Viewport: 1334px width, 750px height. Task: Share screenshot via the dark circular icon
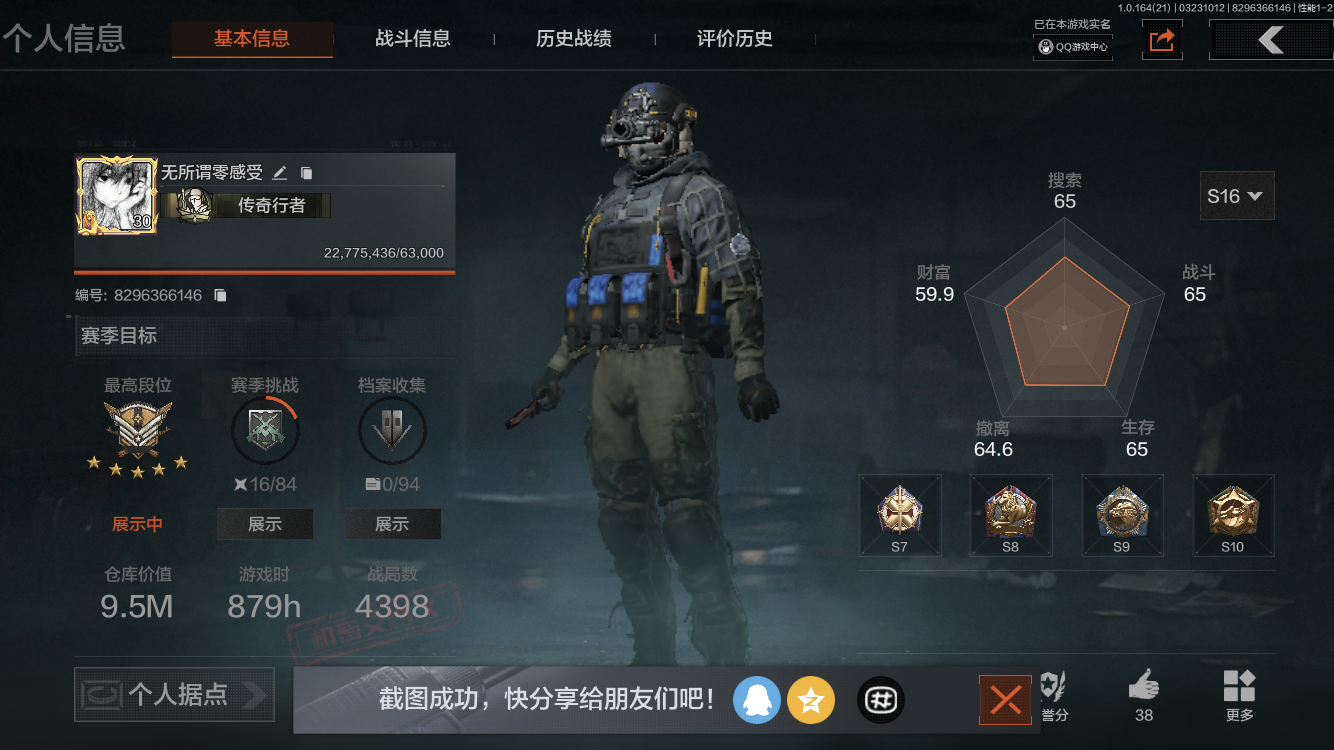880,700
